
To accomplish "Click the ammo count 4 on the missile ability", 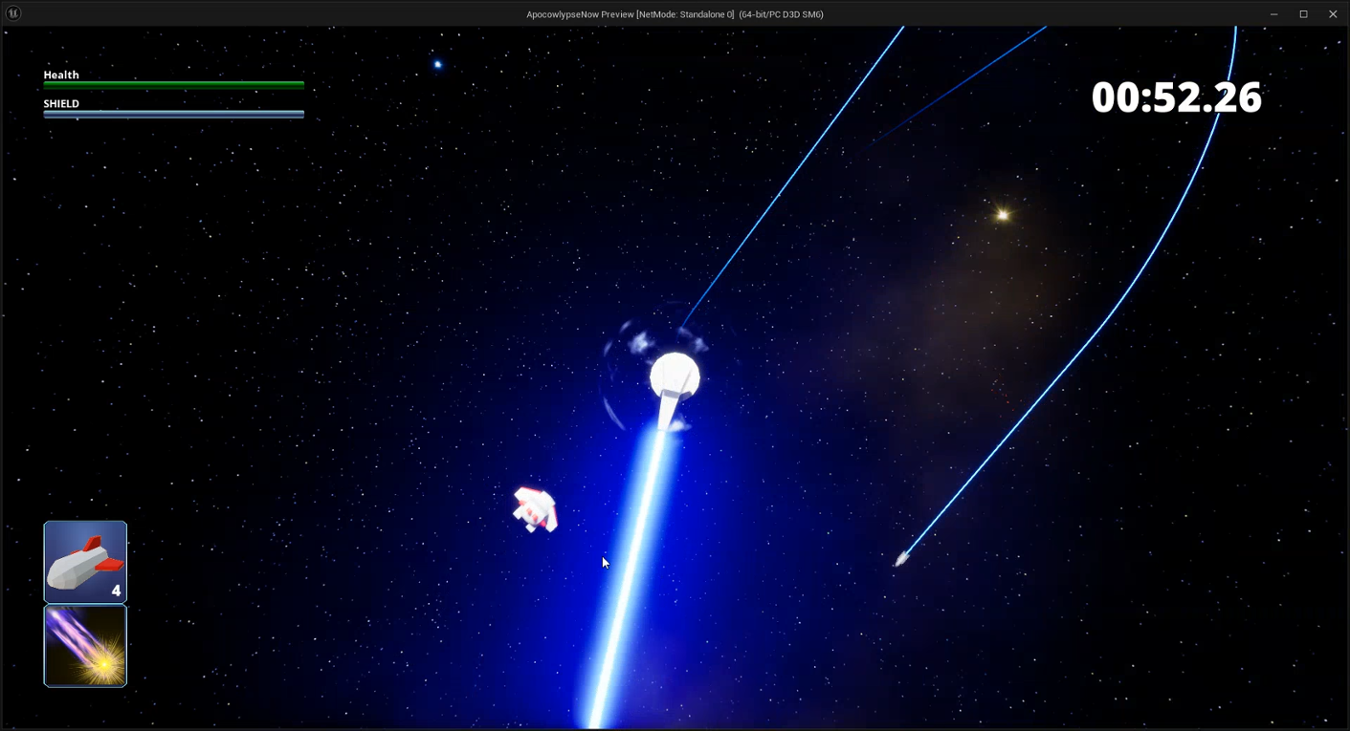I will point(117,590).
